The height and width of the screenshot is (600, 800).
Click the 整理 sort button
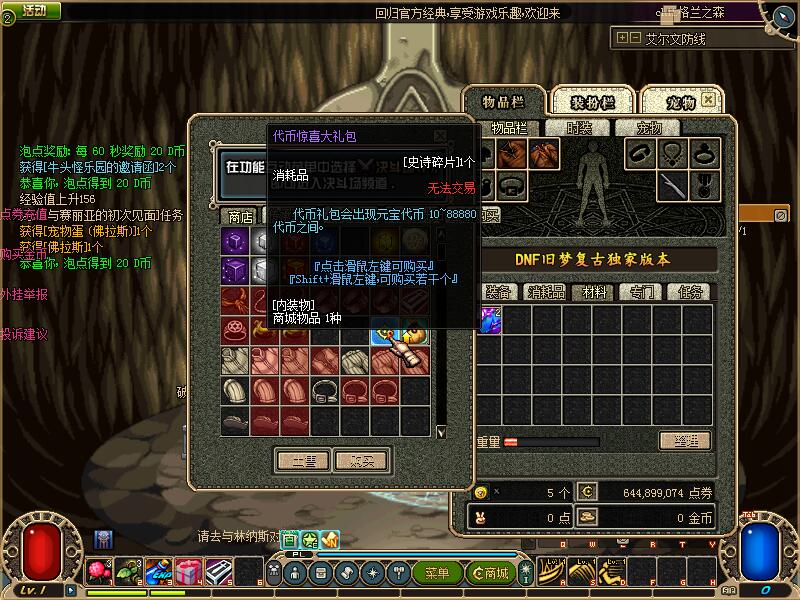point(684,441)
